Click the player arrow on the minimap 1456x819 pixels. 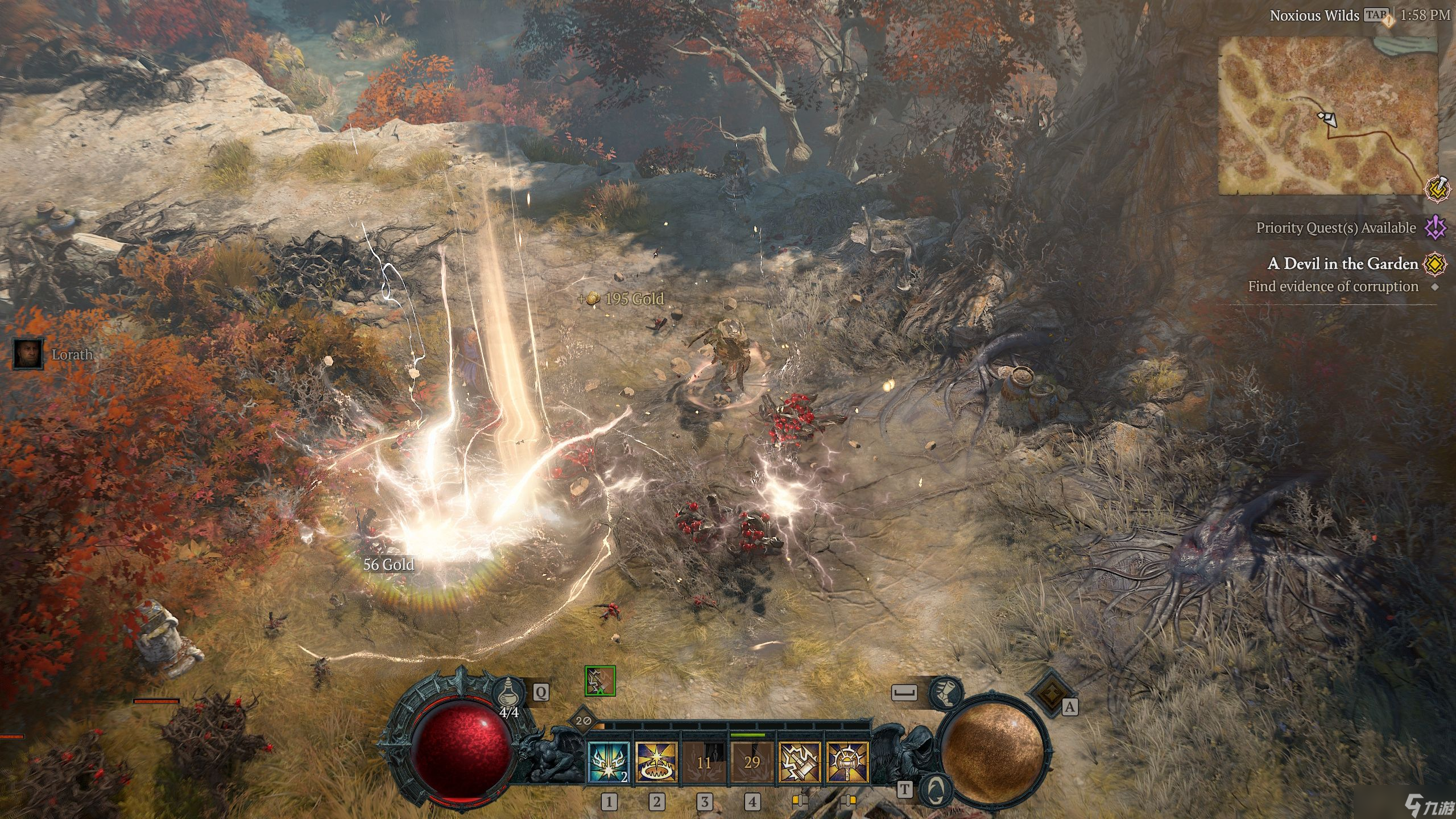[1330, 119]
